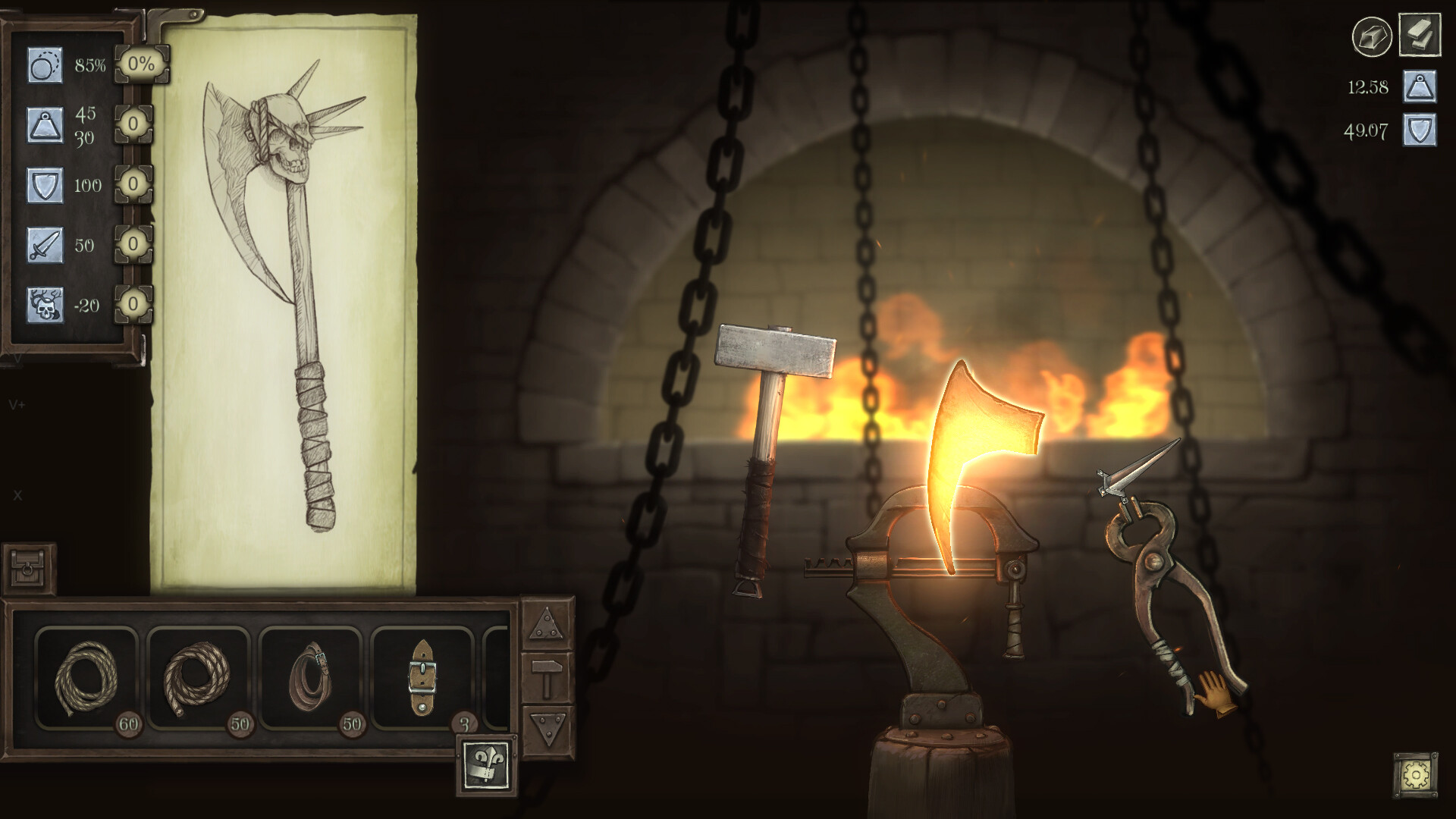The image size is (1456, 819).
Task: Click the weight stat icon showing 45 and 30
Action: [44, 125]
